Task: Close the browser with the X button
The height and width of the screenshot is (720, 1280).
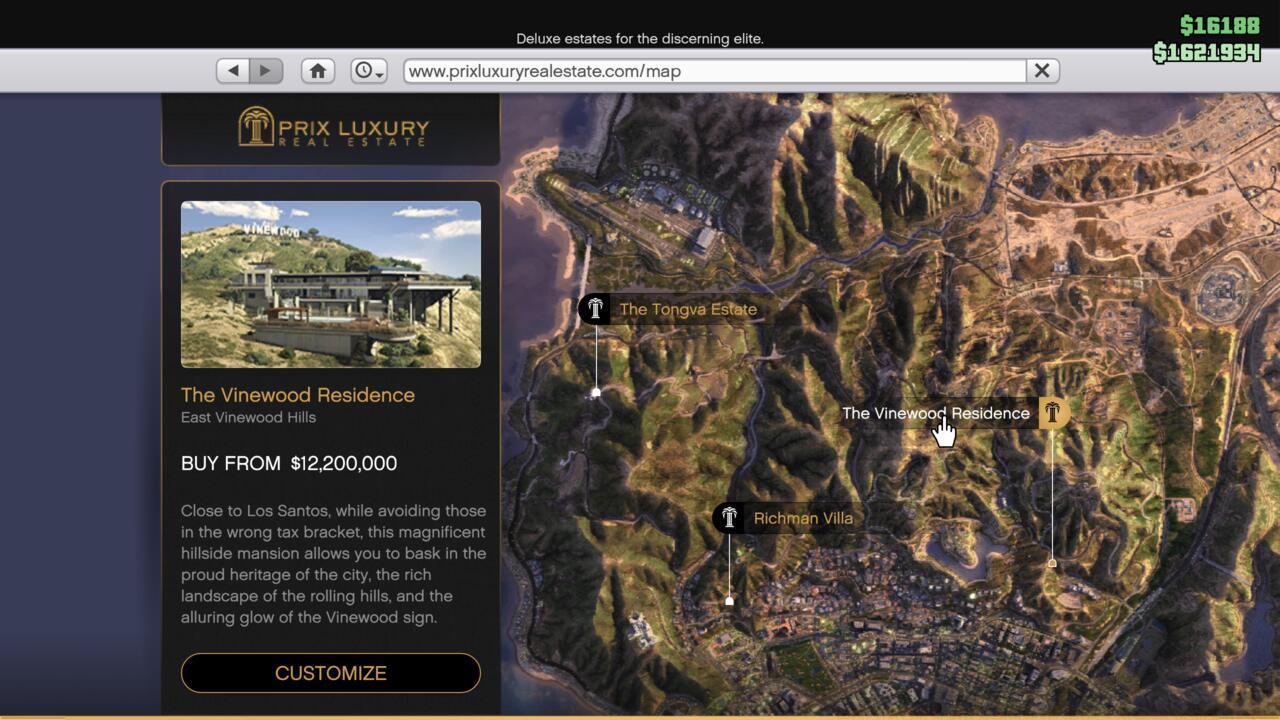Action: [x=1042, y=70]
